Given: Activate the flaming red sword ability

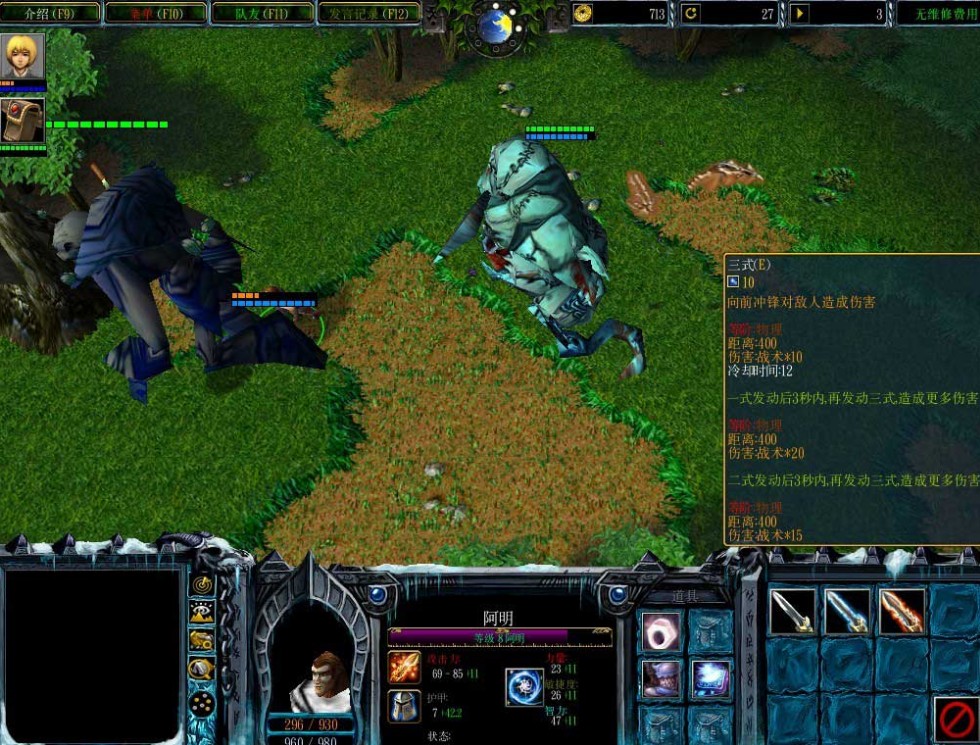Looking at the screenshot, I should [901, 611].
